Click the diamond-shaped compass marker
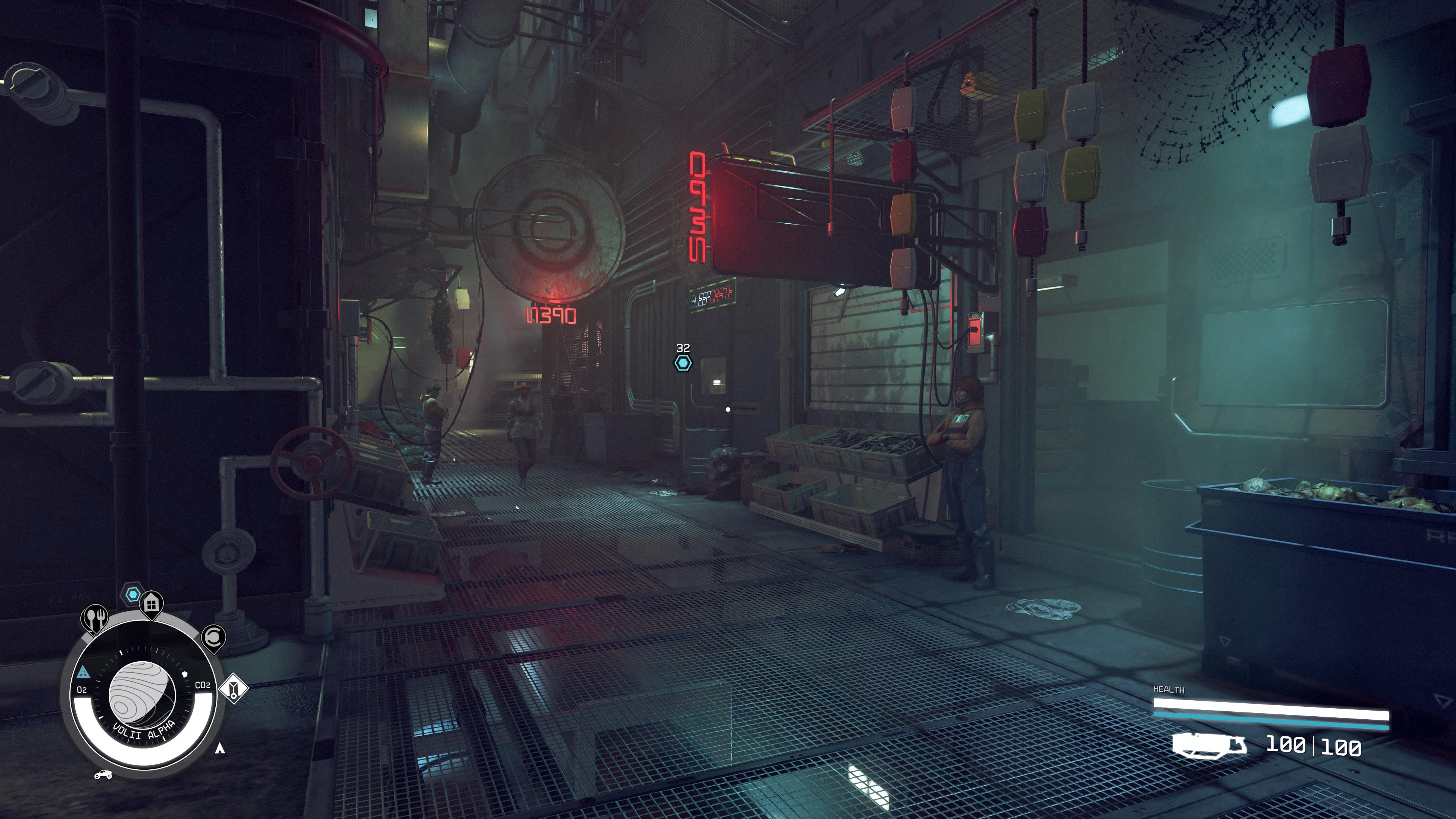The image size is (1456, 819). pos(234,689)
